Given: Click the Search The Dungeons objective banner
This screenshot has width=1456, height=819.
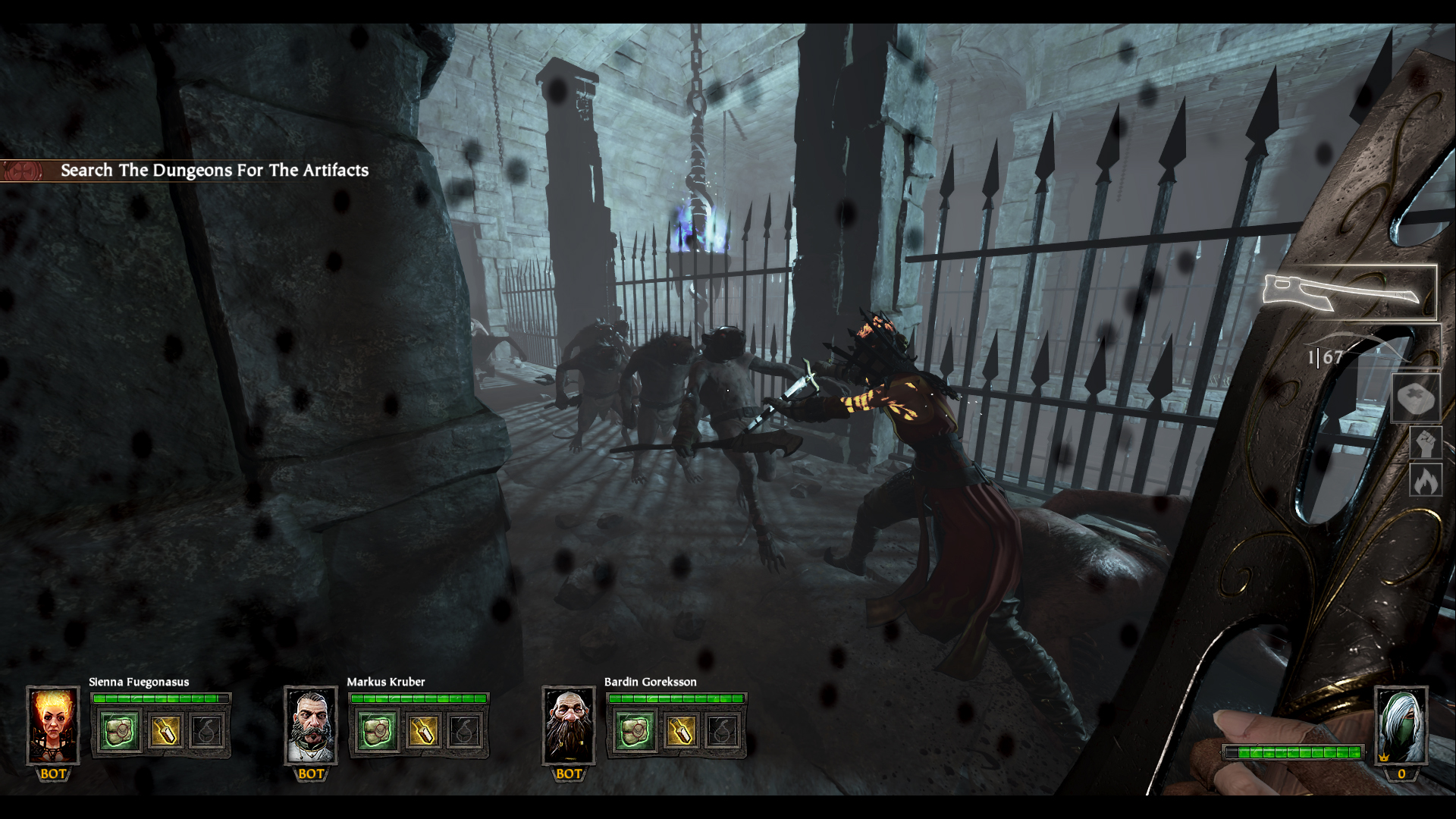Looking at the screenshot, I should [215, 171].
